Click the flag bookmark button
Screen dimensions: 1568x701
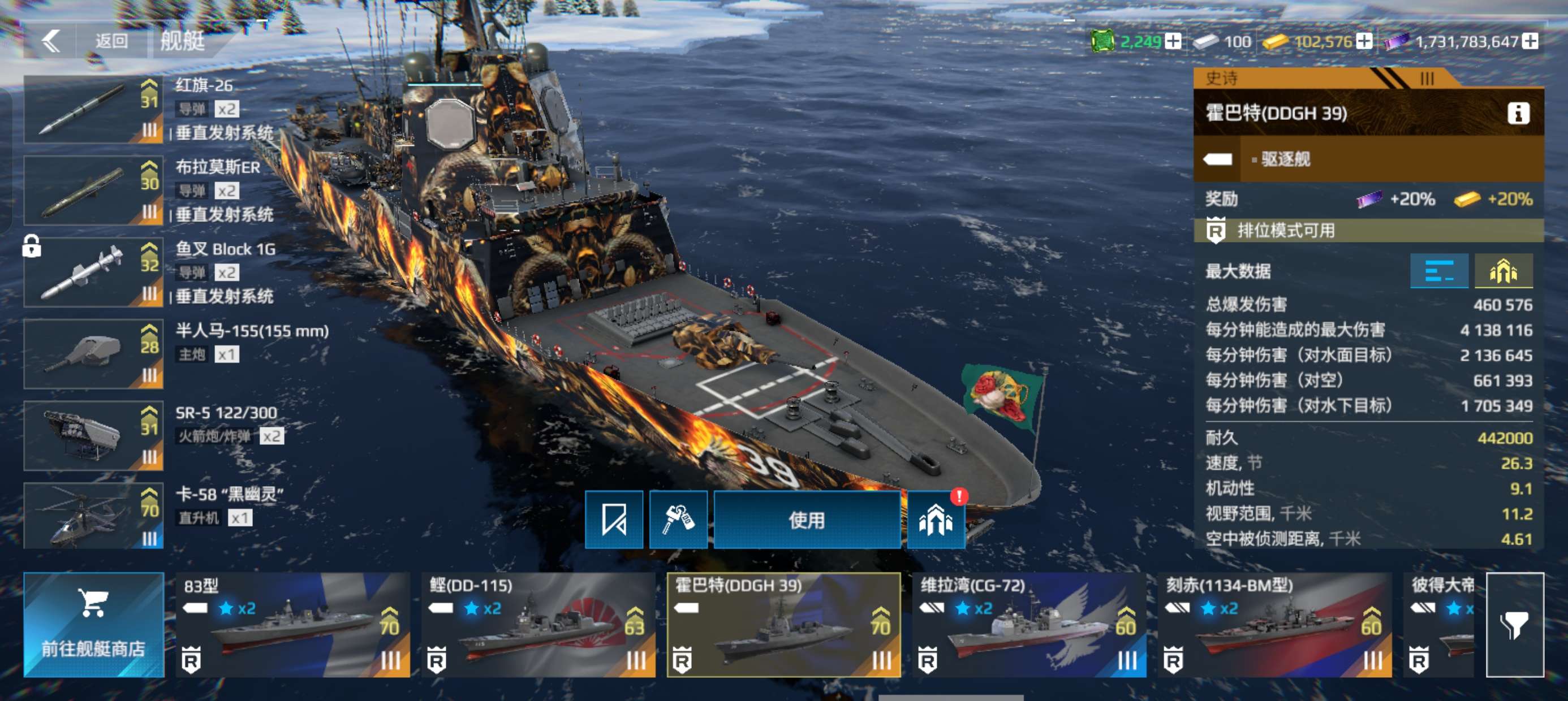614,520
